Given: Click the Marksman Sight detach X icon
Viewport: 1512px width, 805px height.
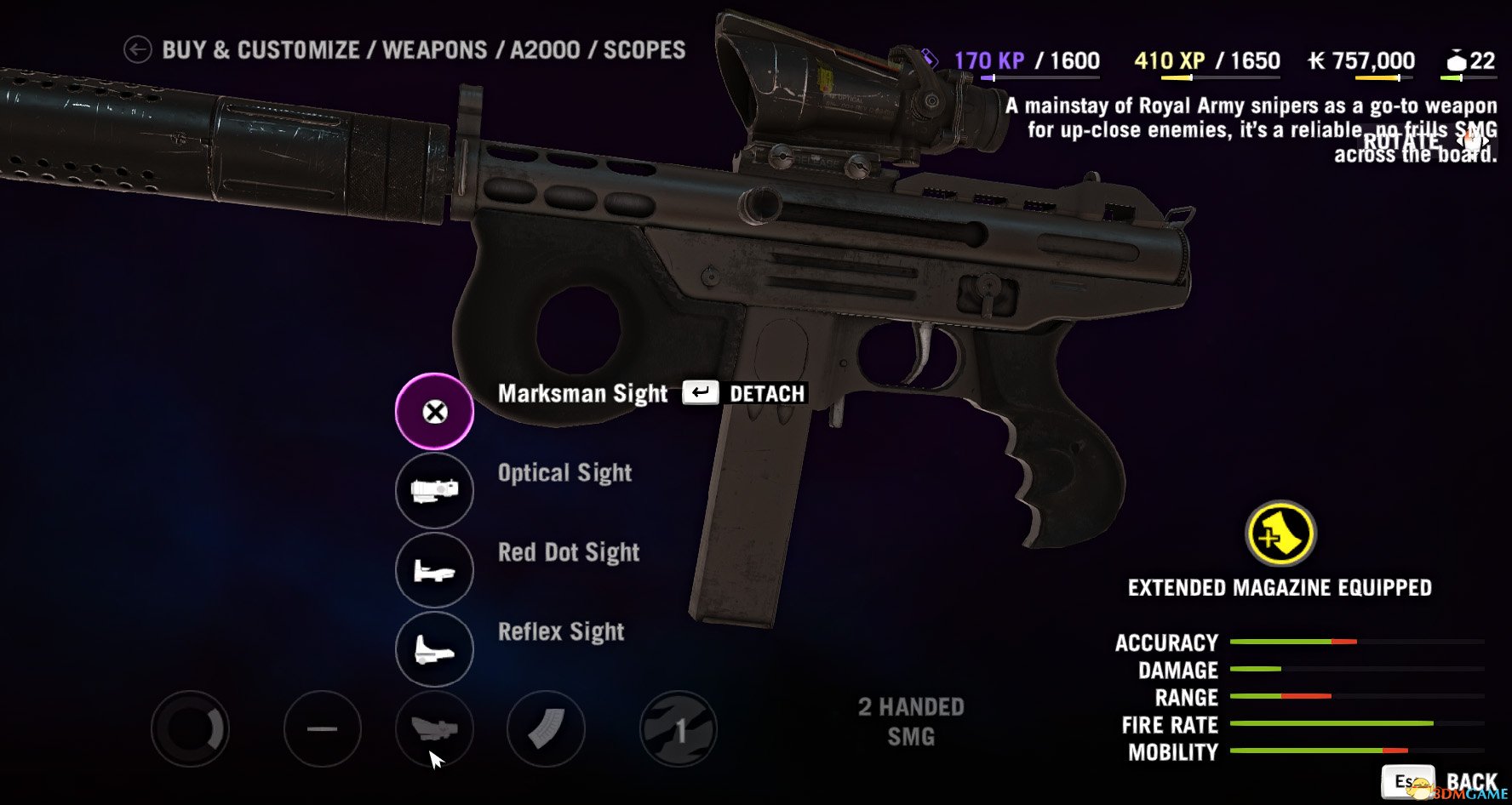Looking at the screenshot, I should click(x=434, y=412).
